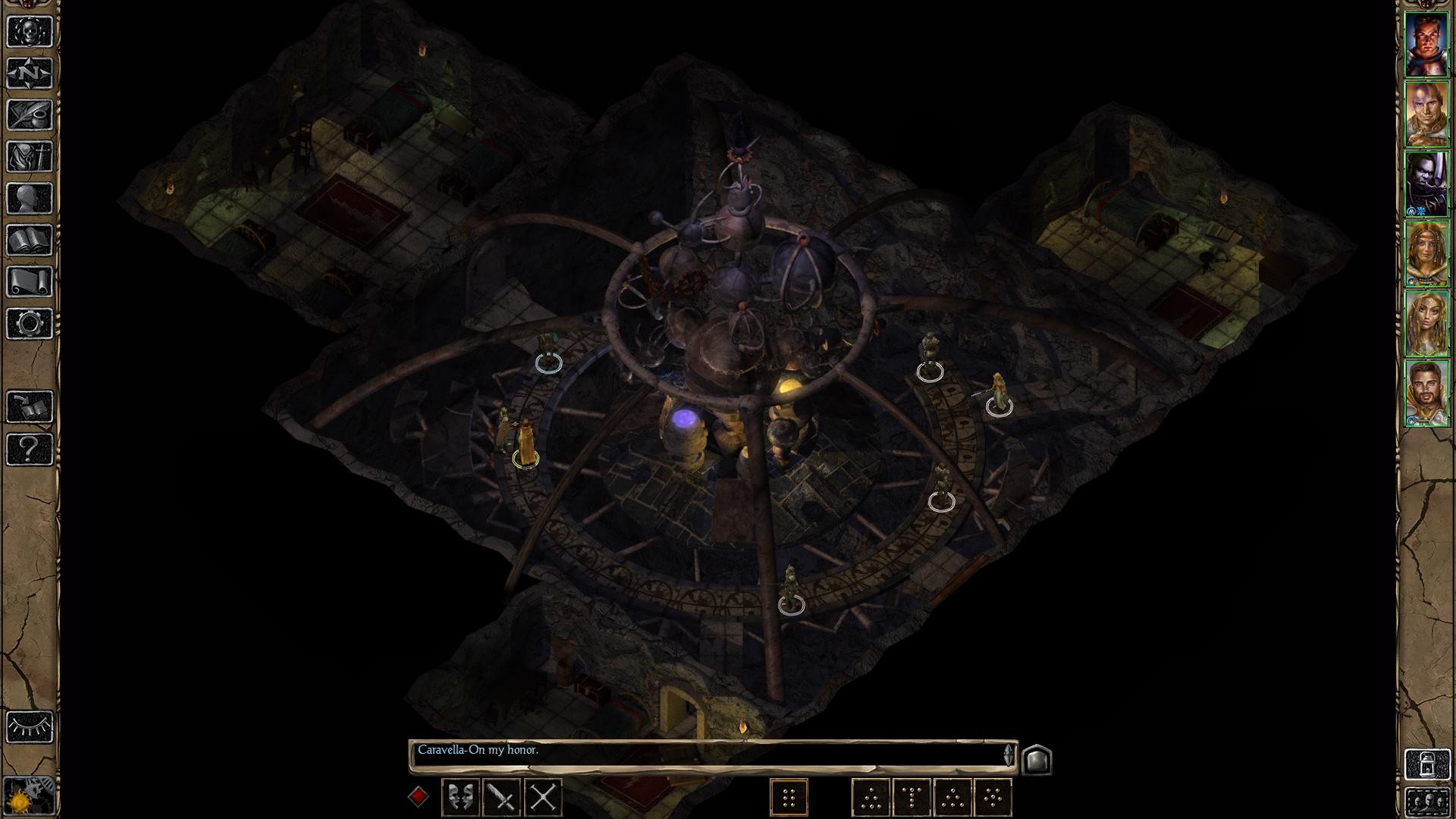Open the area map with the compass
Screen dimensions: 1456x819
click(x=30, y=74)
